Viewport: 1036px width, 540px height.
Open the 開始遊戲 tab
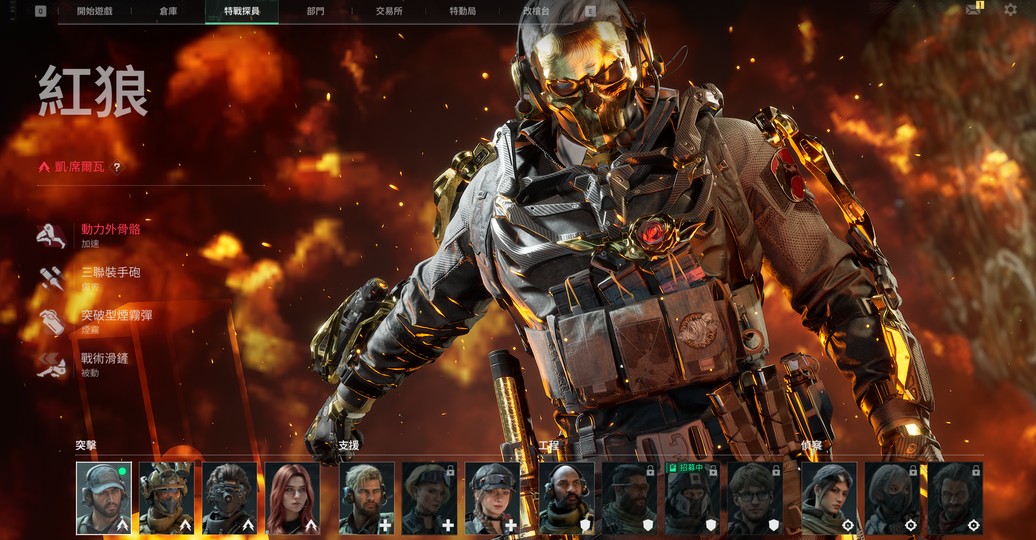[97, 11]
